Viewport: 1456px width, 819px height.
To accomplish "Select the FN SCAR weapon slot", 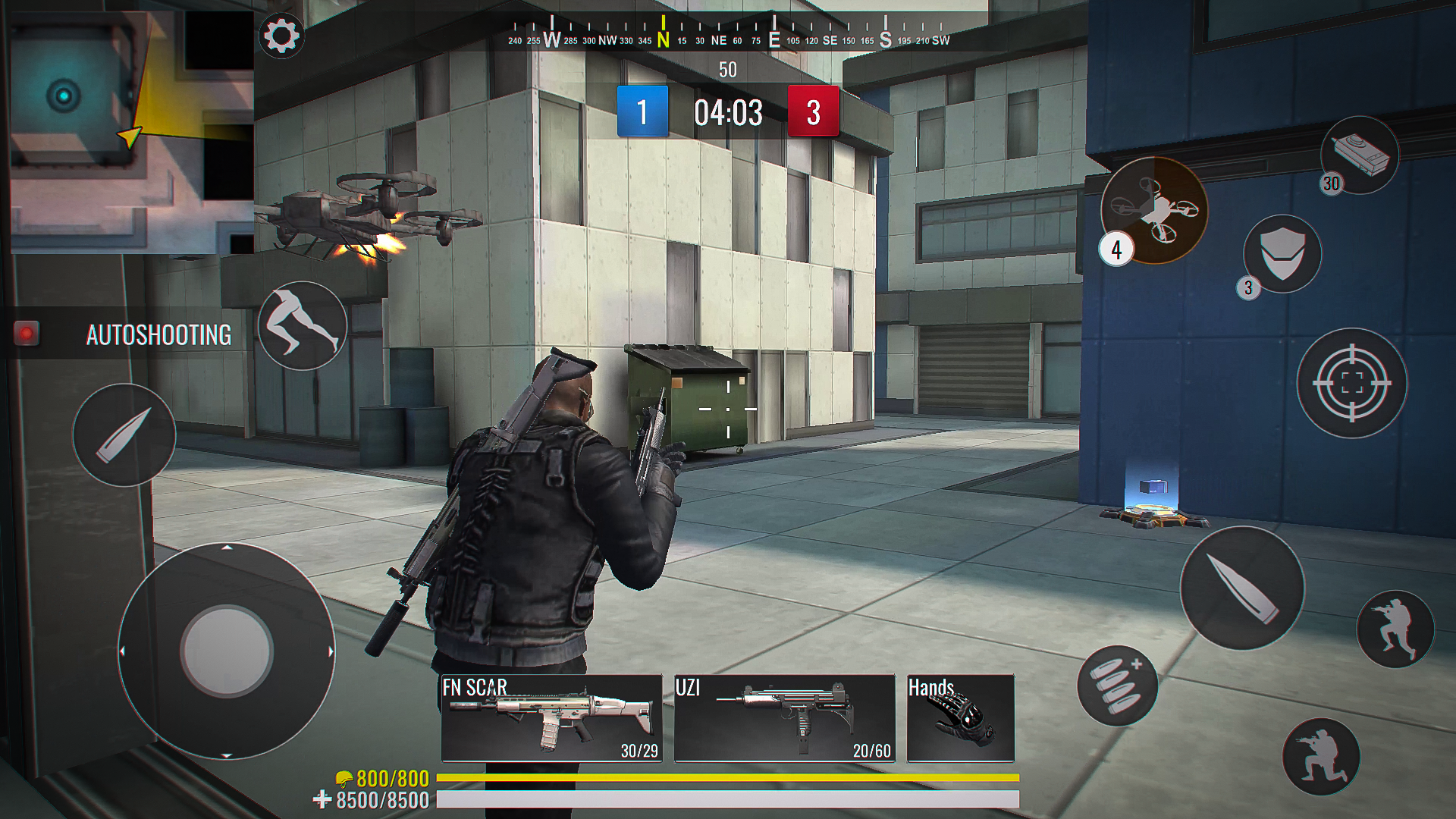I will pyautogui.click(x=551, y=717).
